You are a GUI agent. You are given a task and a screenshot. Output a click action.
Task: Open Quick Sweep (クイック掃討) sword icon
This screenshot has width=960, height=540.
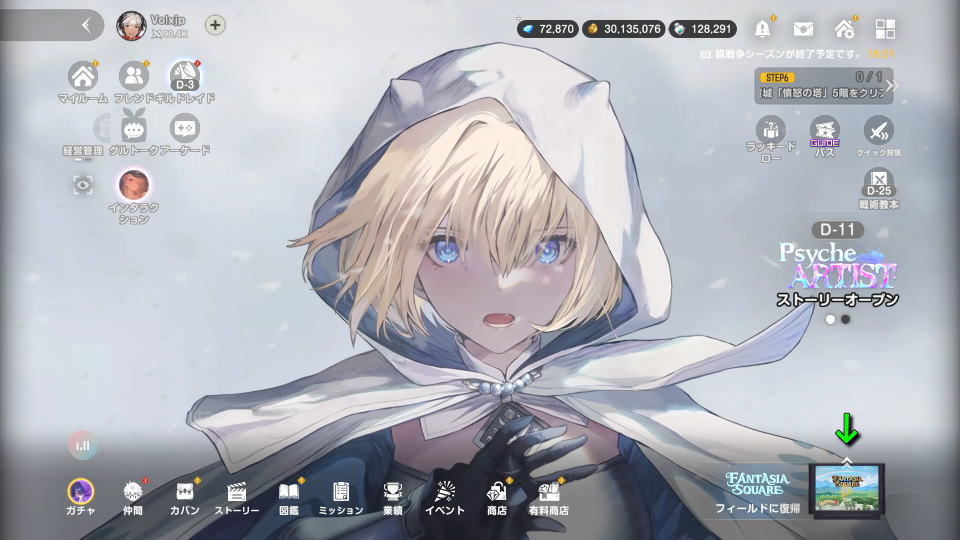pos(878,131)
